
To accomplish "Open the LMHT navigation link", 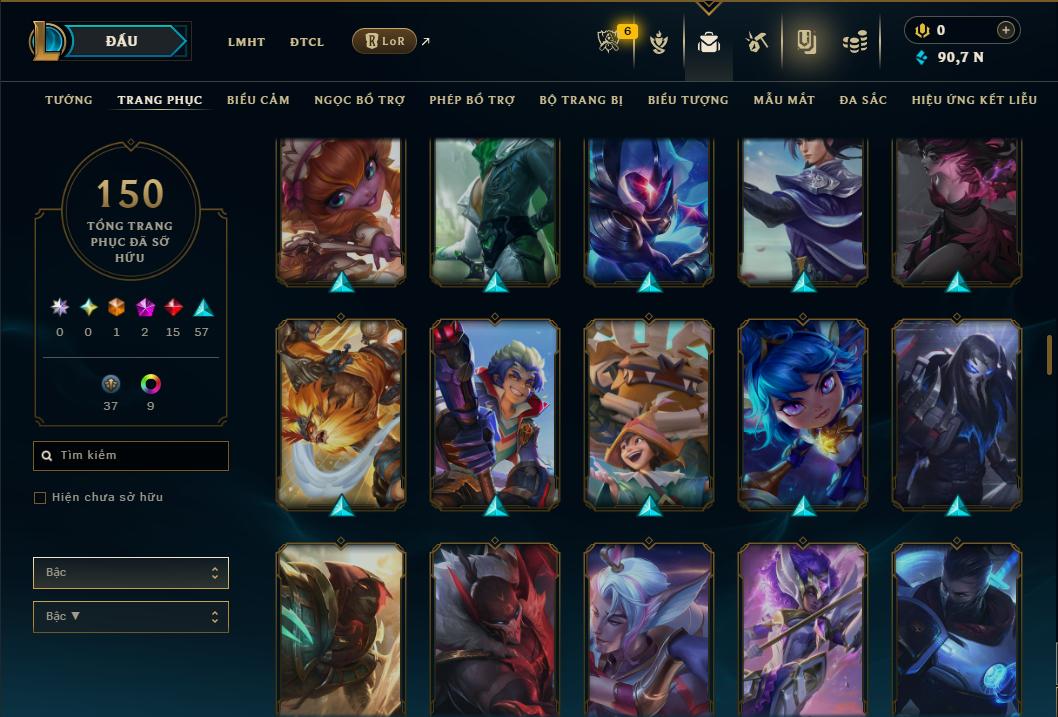I will click(x=246, y=42).
